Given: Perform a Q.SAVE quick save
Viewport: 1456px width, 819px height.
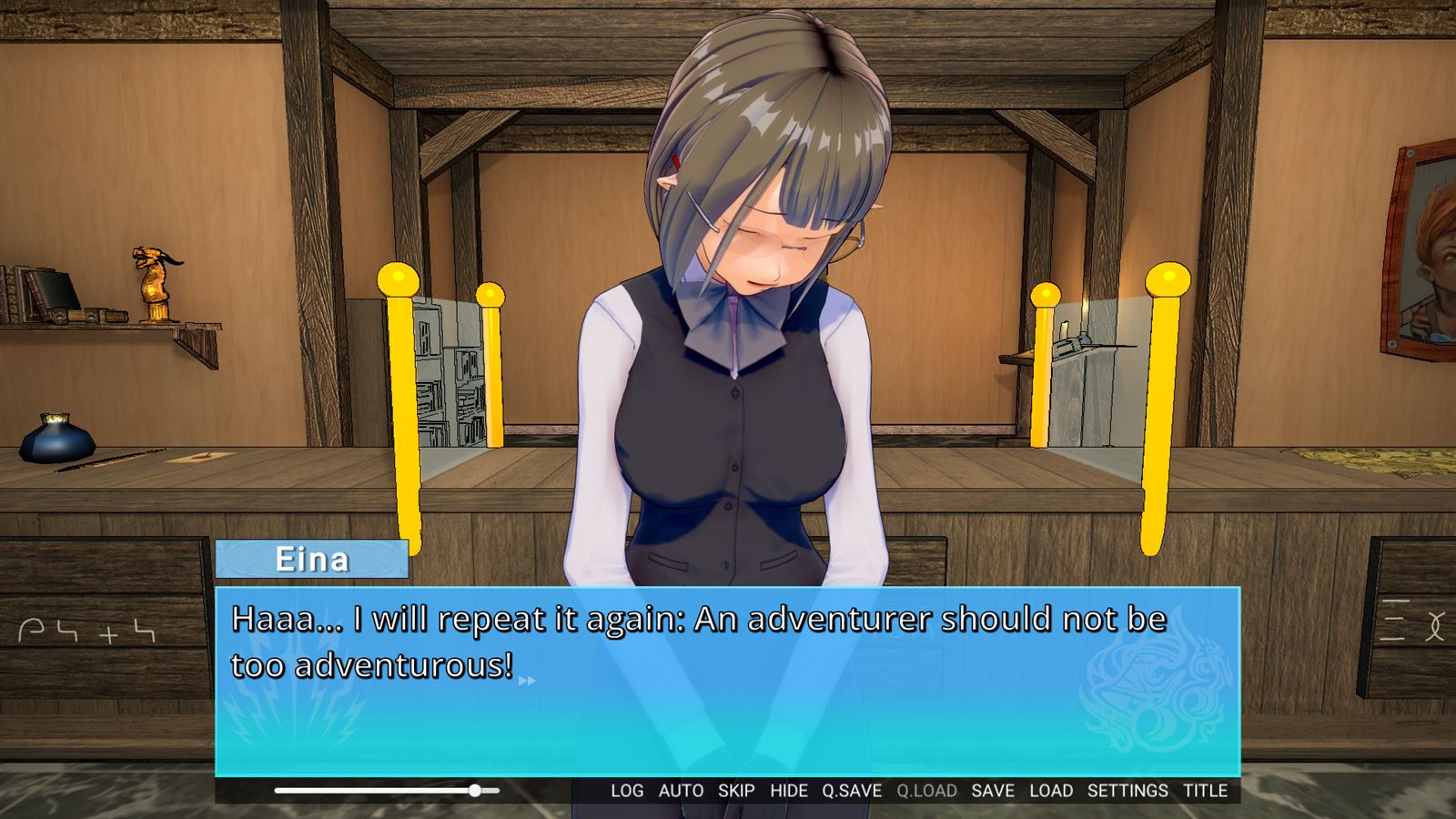Looking at the screenshot, I should (851, 791).
